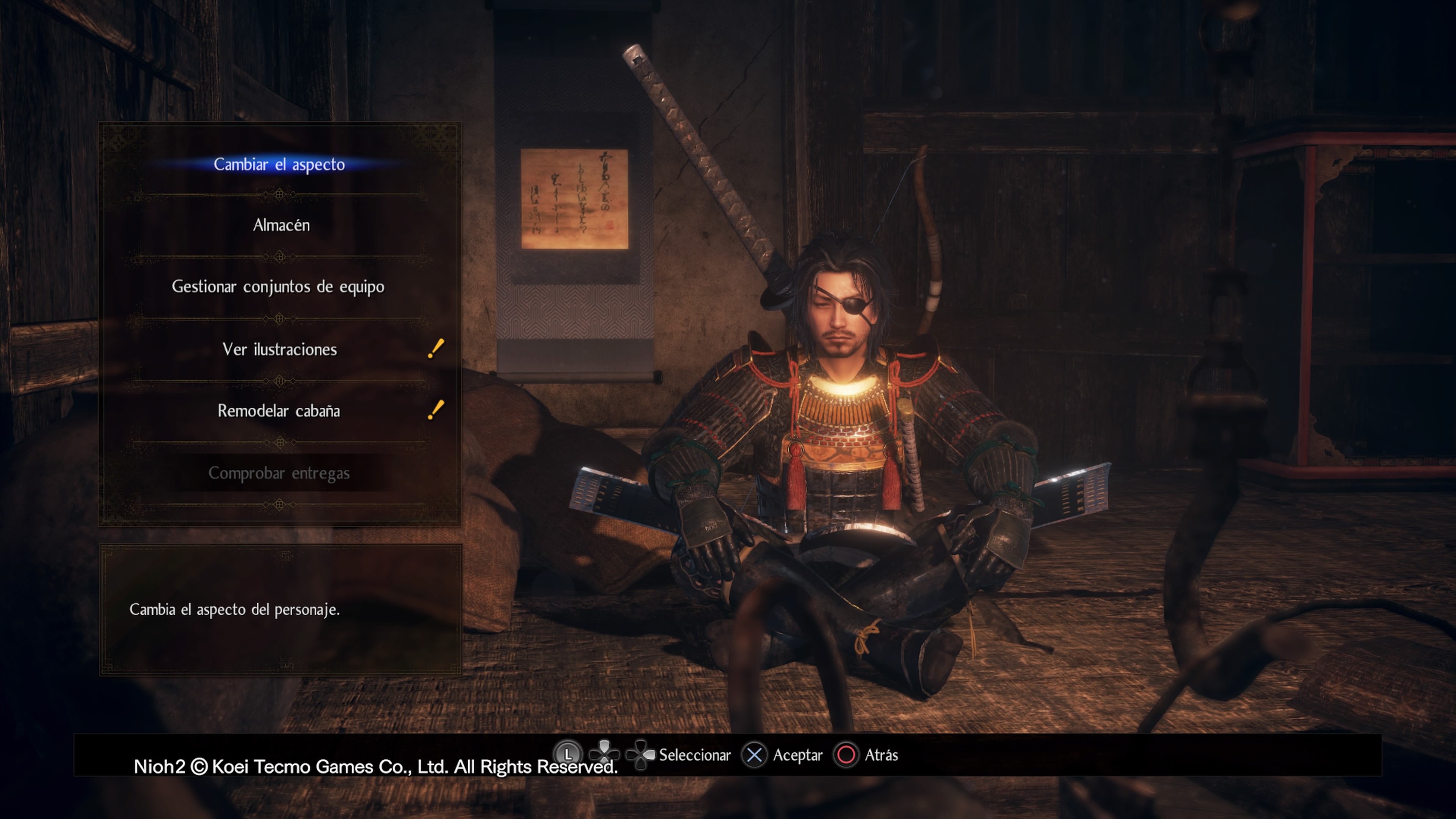
Task: Choose Gestionar conjuntos de equipo
Action: (x=278, y=287)
